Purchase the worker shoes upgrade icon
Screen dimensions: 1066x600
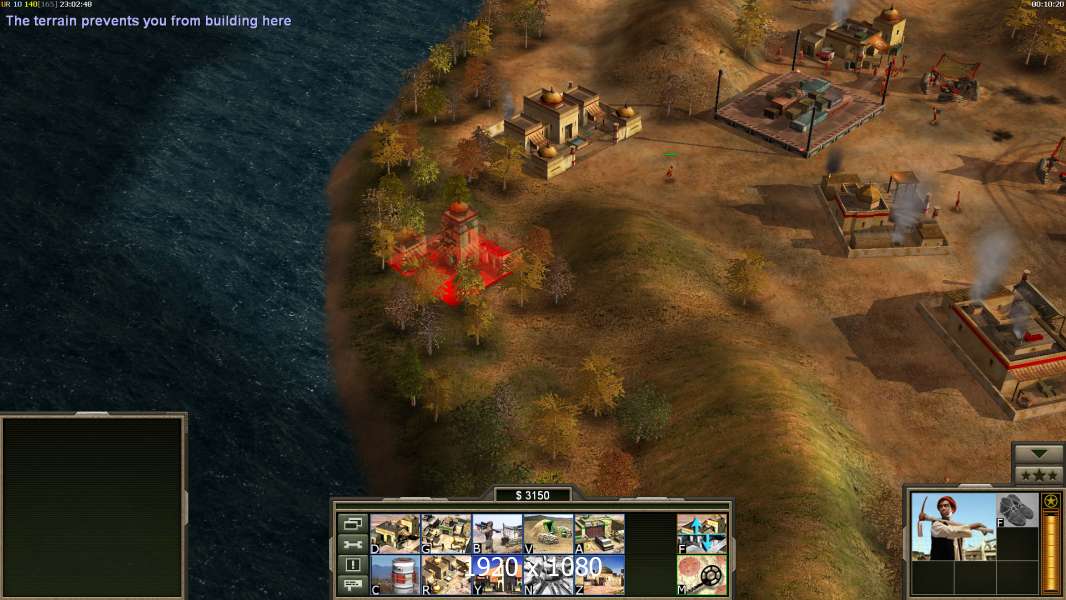[x=1018, y=510]
